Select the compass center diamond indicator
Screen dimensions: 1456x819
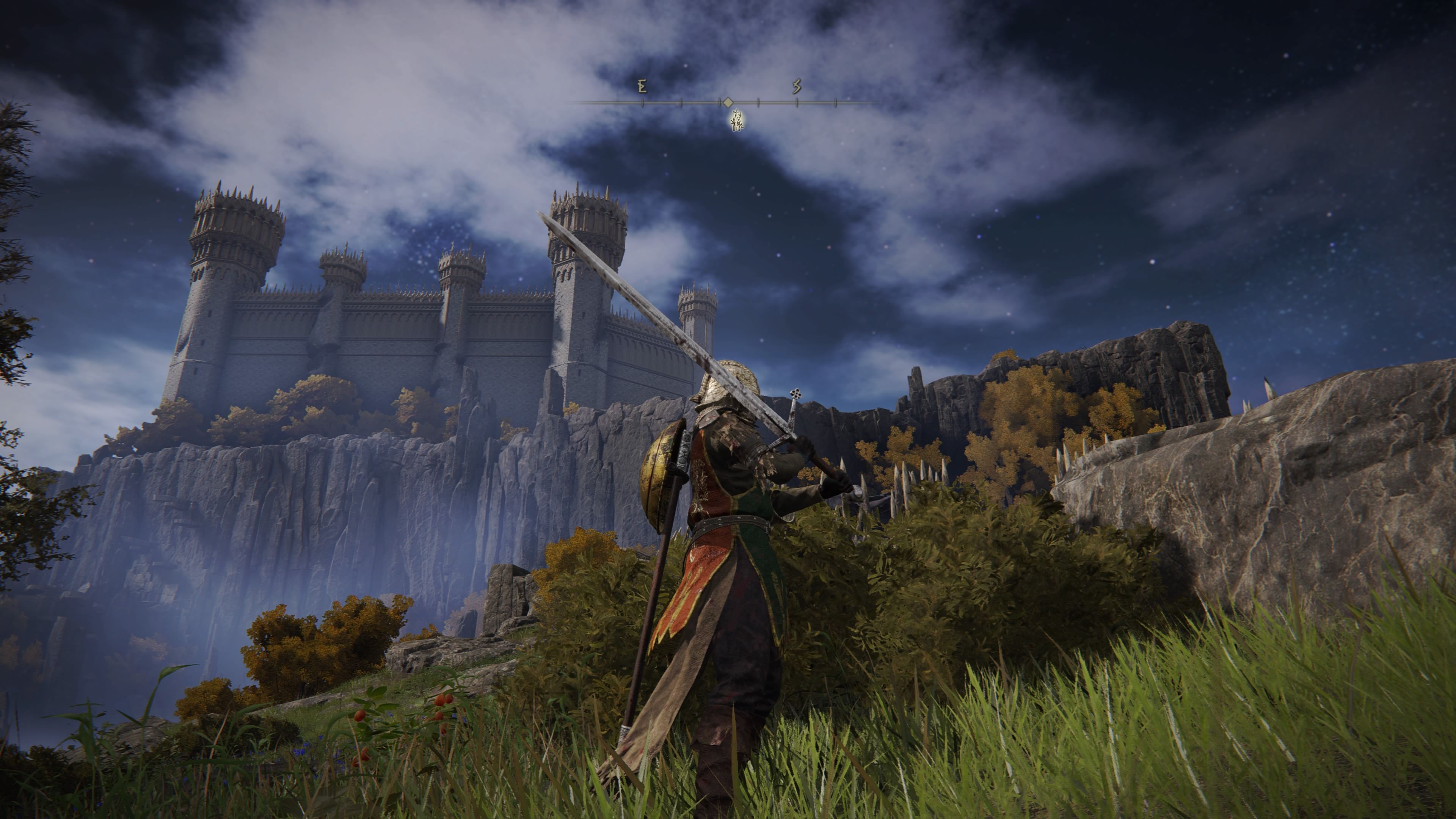coord(728,102)
